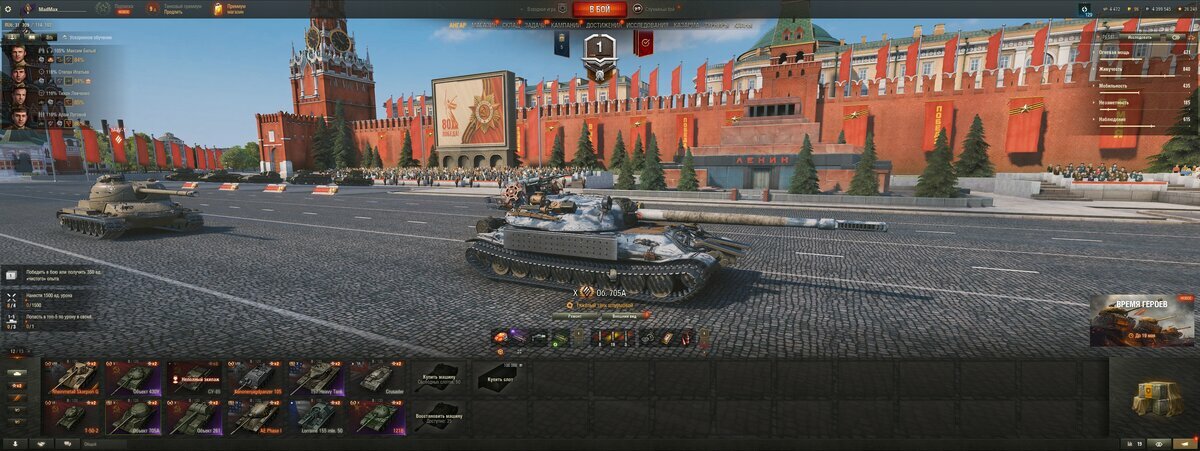Choose the Crusader tank card
The height and width of the screenshot is (451, 1200).
[377, 378]
